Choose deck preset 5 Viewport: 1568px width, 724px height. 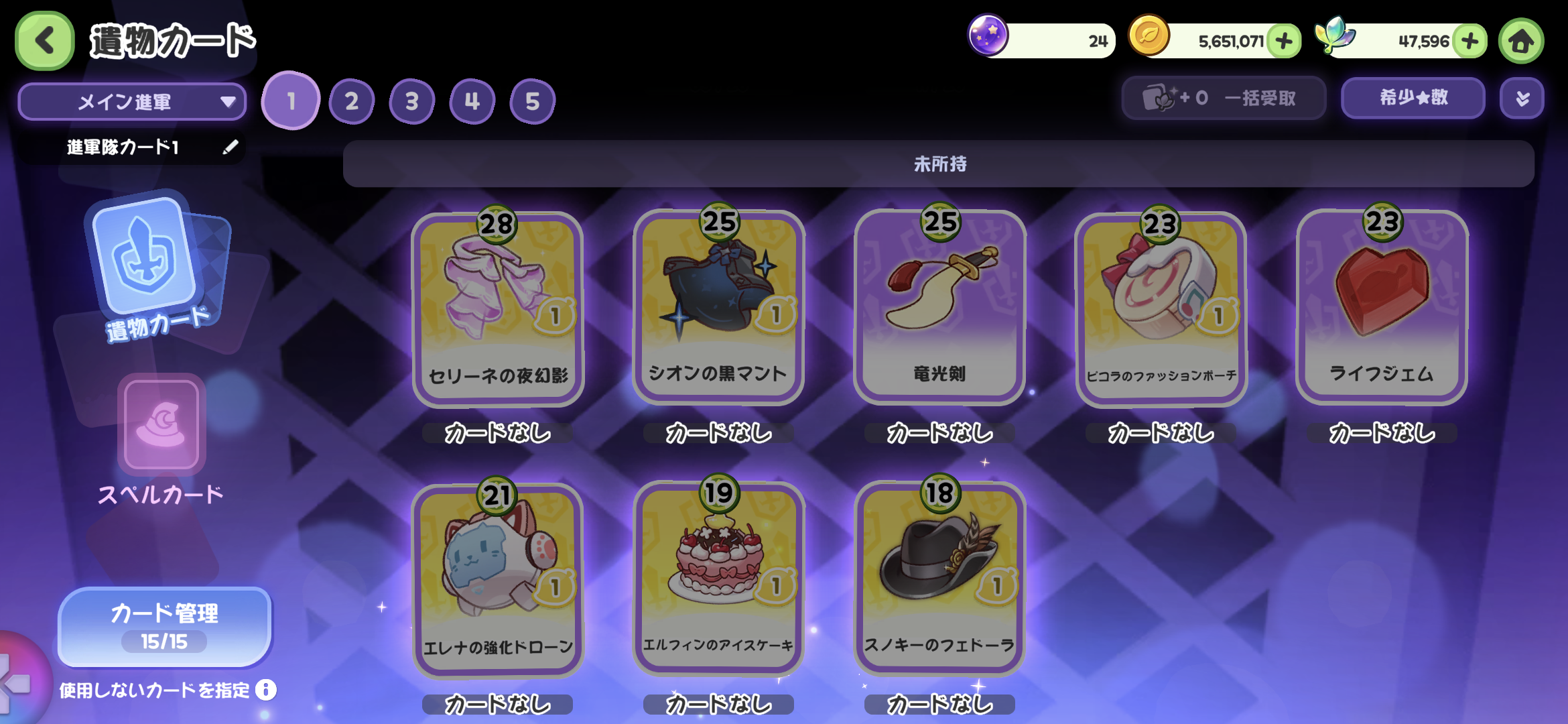(532, 102)
